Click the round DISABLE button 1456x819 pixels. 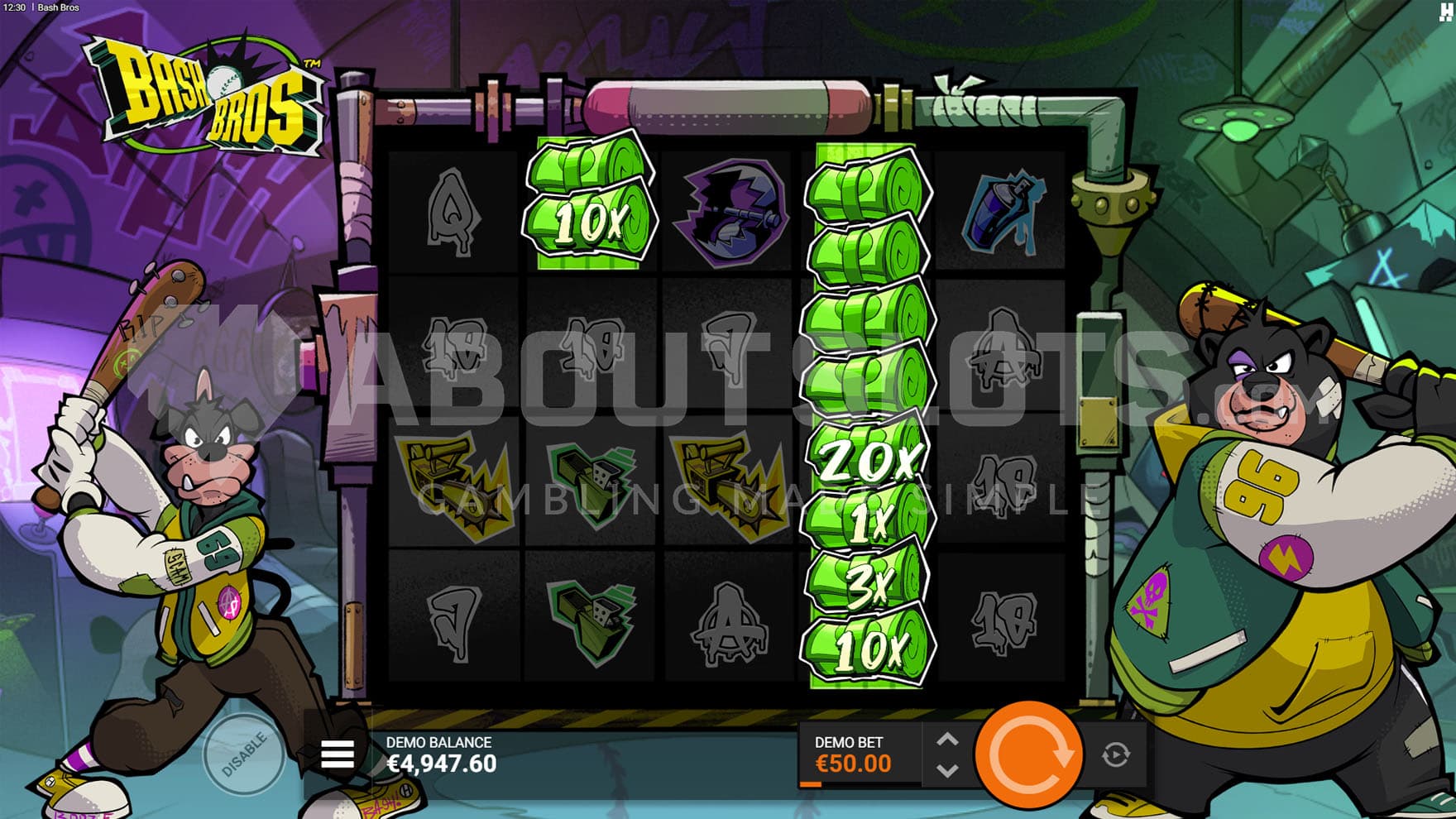coord(244,754)
